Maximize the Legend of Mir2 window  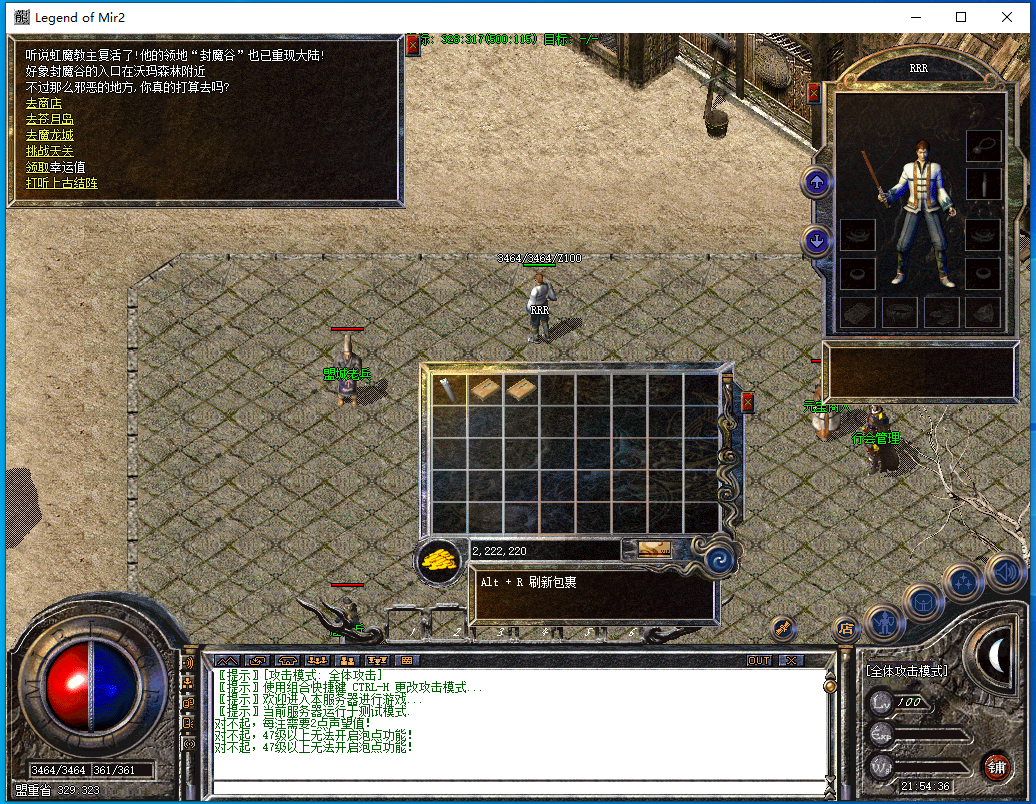point(961,17)
